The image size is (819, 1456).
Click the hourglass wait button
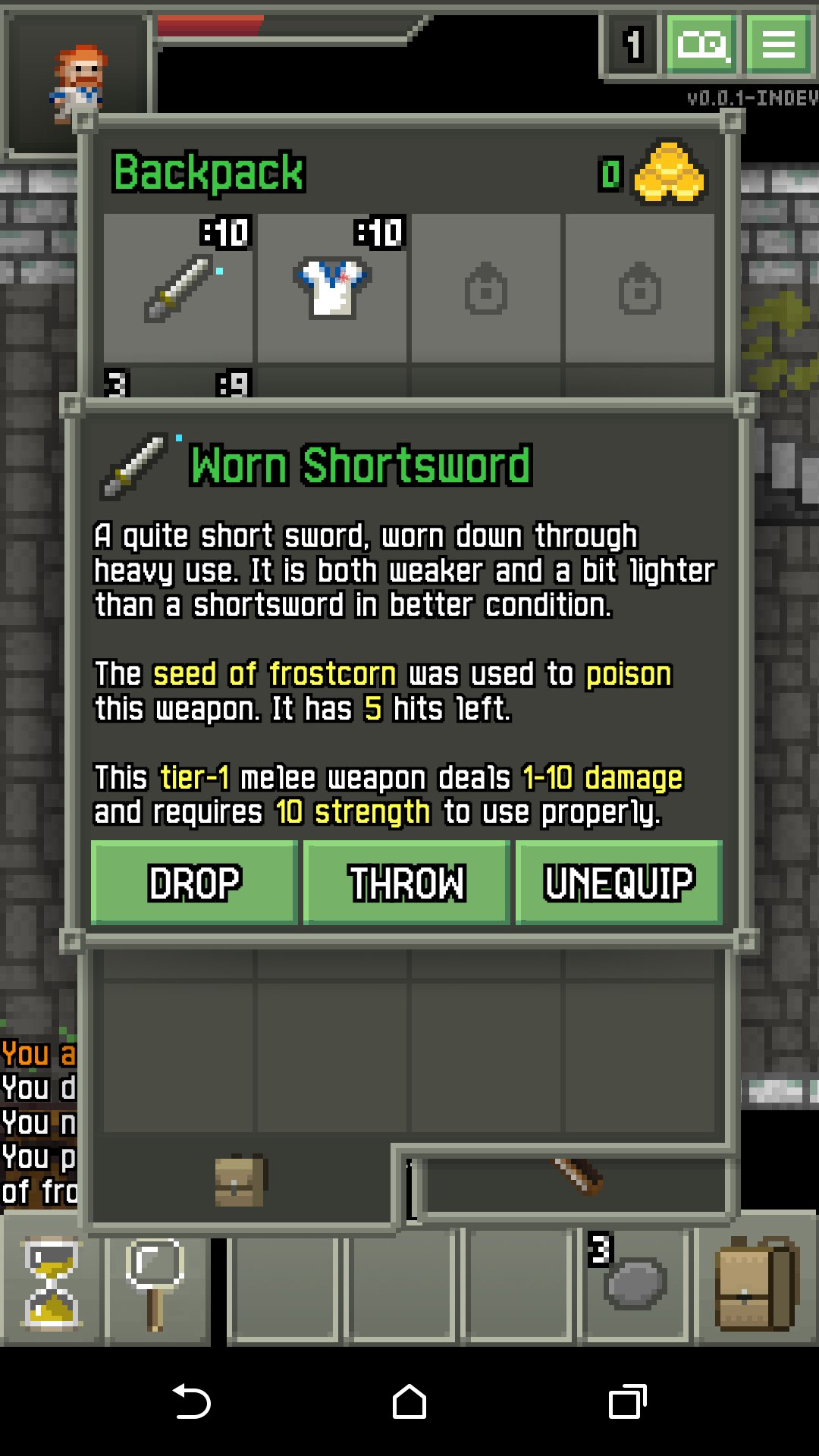tap(52, 1283)
